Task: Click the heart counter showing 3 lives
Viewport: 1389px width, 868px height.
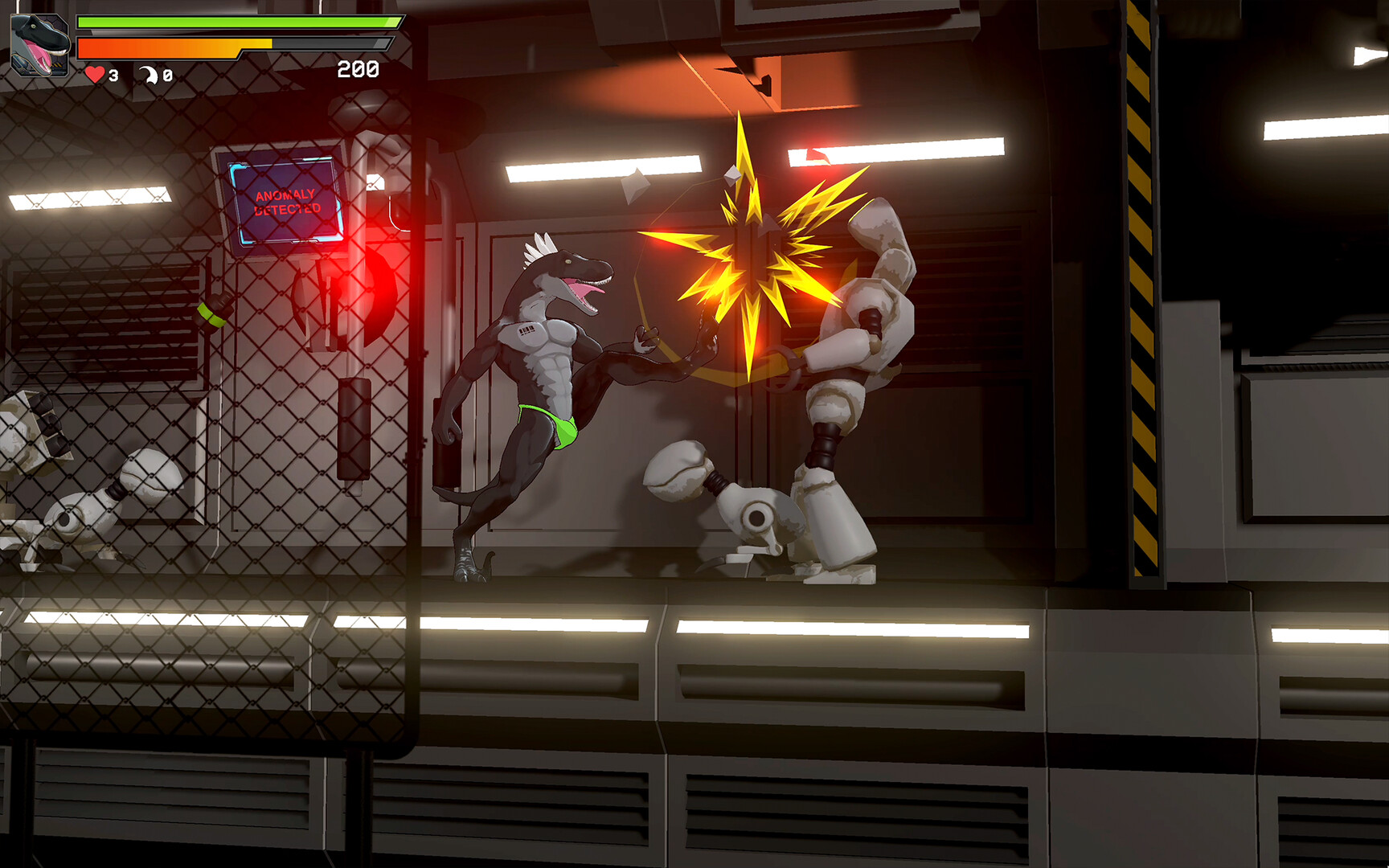Action: tap(113, 76)
